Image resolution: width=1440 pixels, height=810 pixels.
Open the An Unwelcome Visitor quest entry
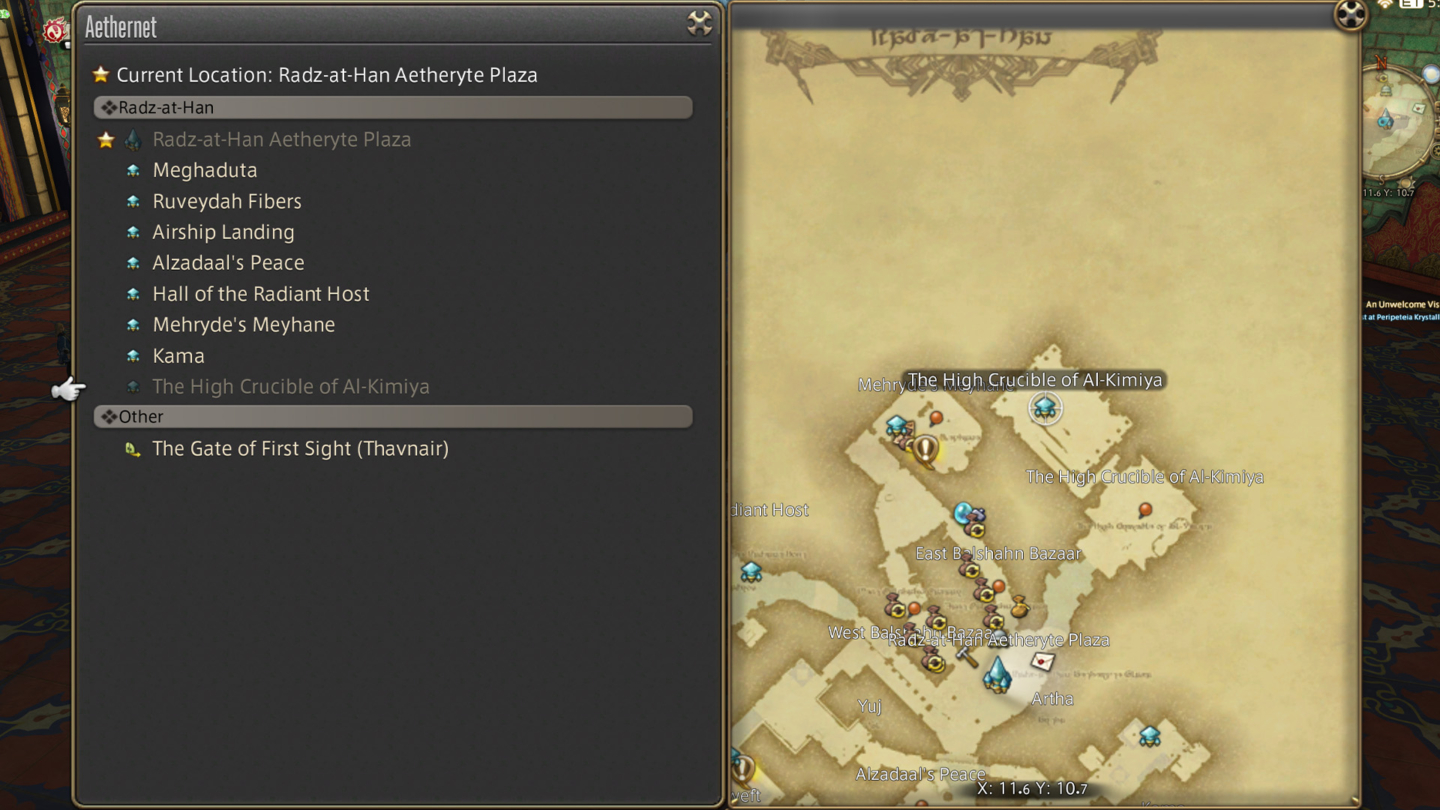point(1404,306)
